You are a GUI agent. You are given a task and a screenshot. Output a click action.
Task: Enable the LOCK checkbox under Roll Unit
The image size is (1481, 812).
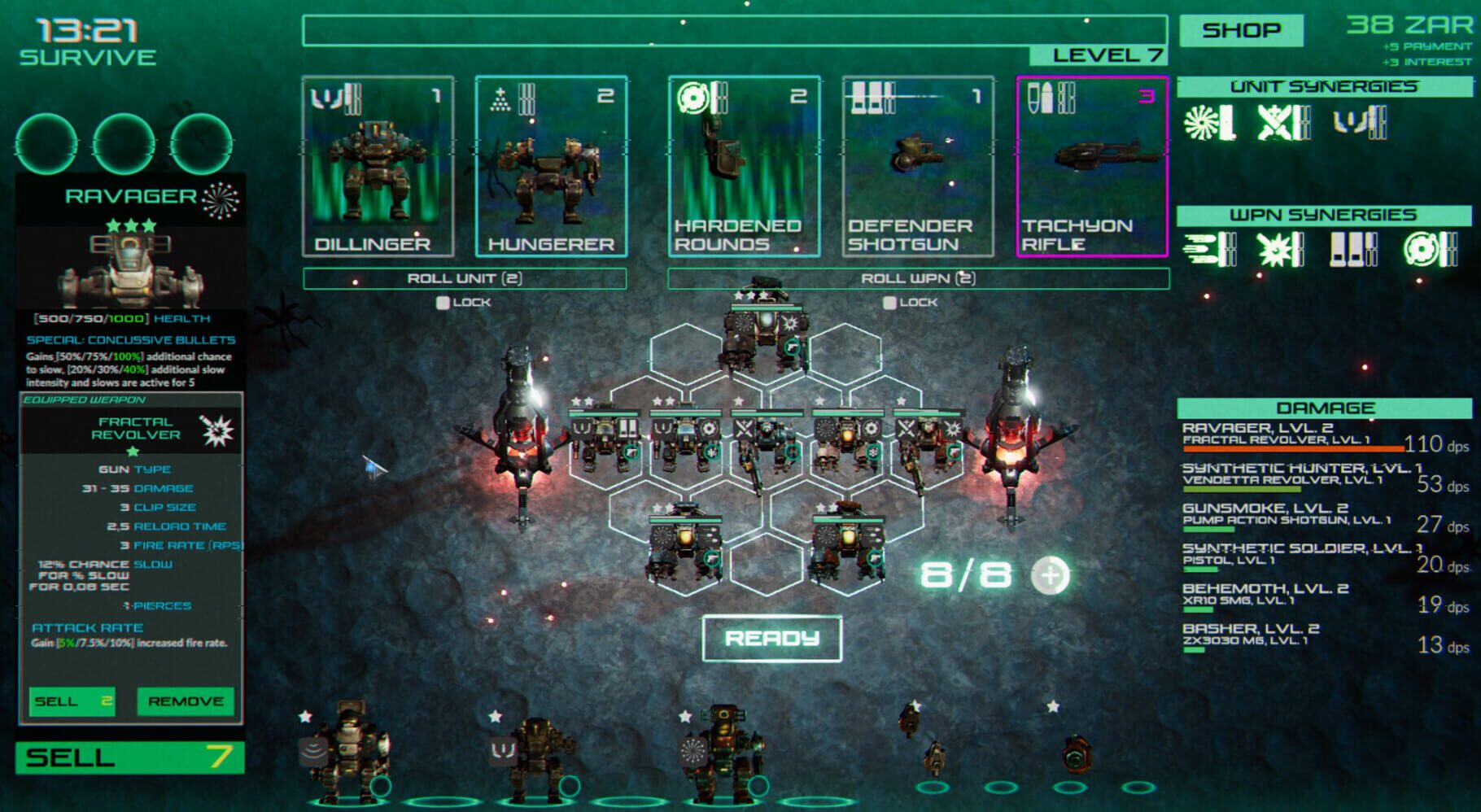(x=443, y=301)
